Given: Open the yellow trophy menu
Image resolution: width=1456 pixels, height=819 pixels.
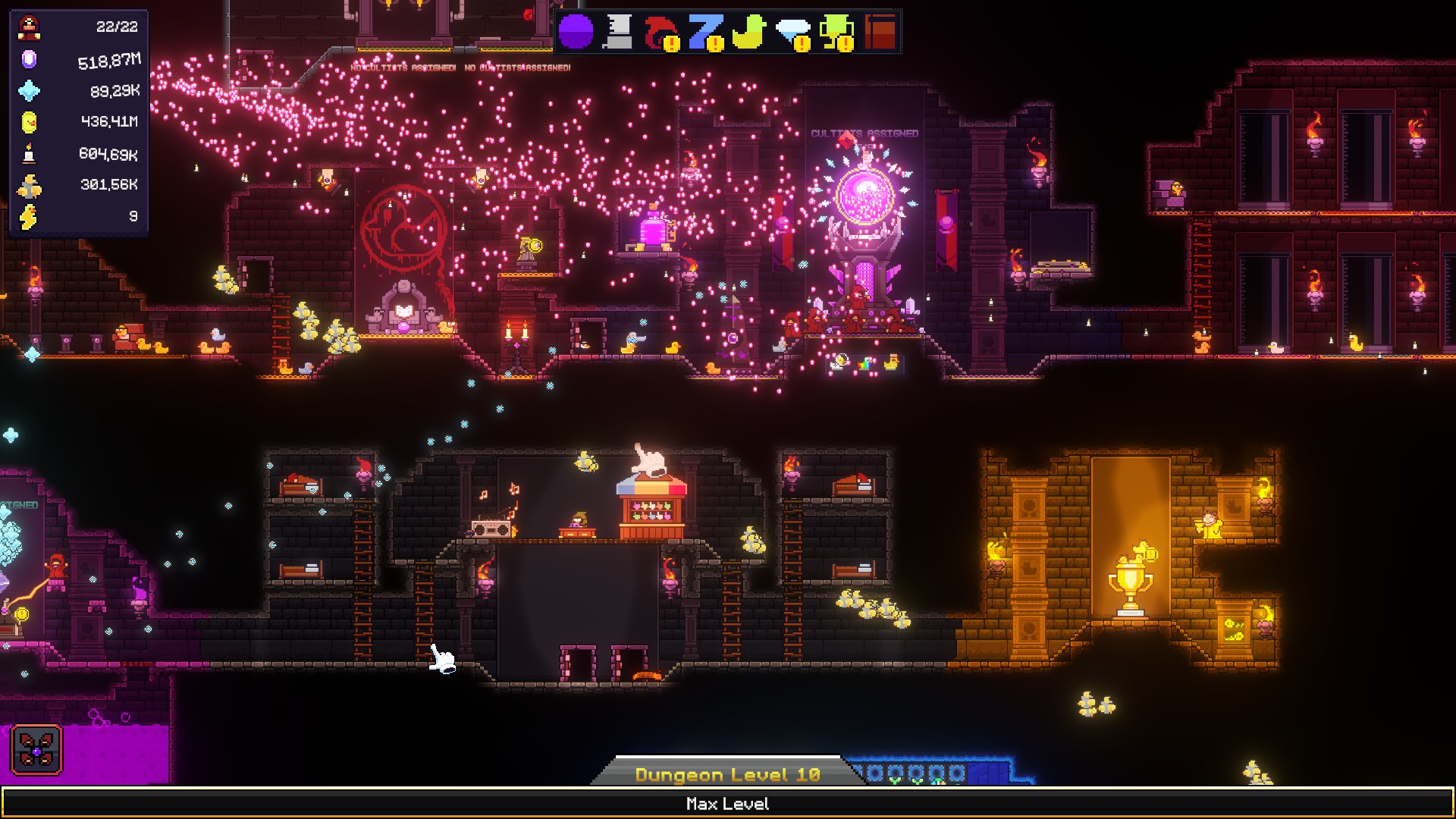Looking at the screenshot, I should point(836,33).
